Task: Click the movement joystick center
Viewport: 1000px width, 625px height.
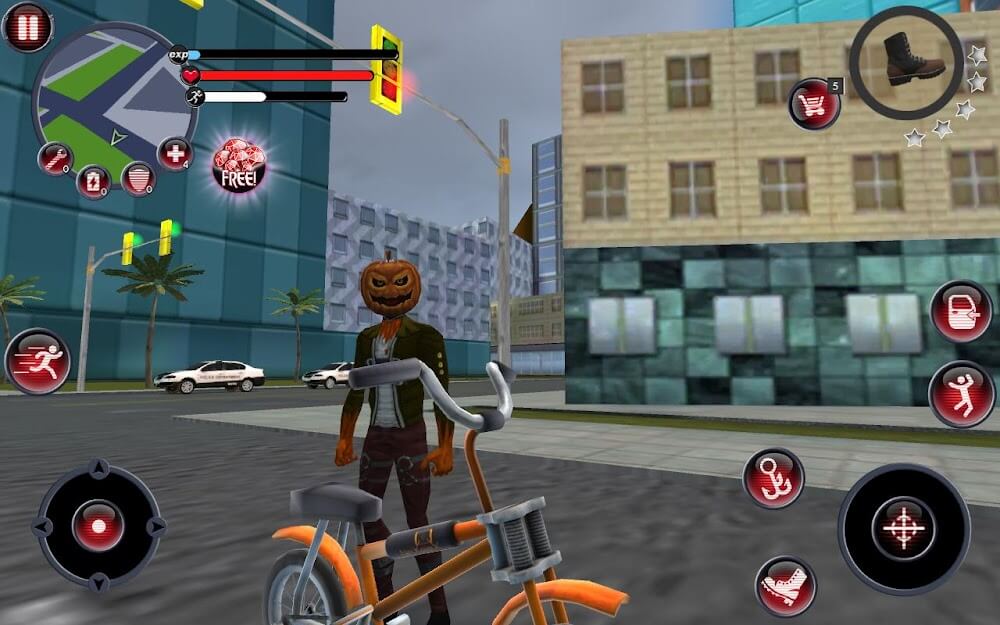Action: point(98,525)
